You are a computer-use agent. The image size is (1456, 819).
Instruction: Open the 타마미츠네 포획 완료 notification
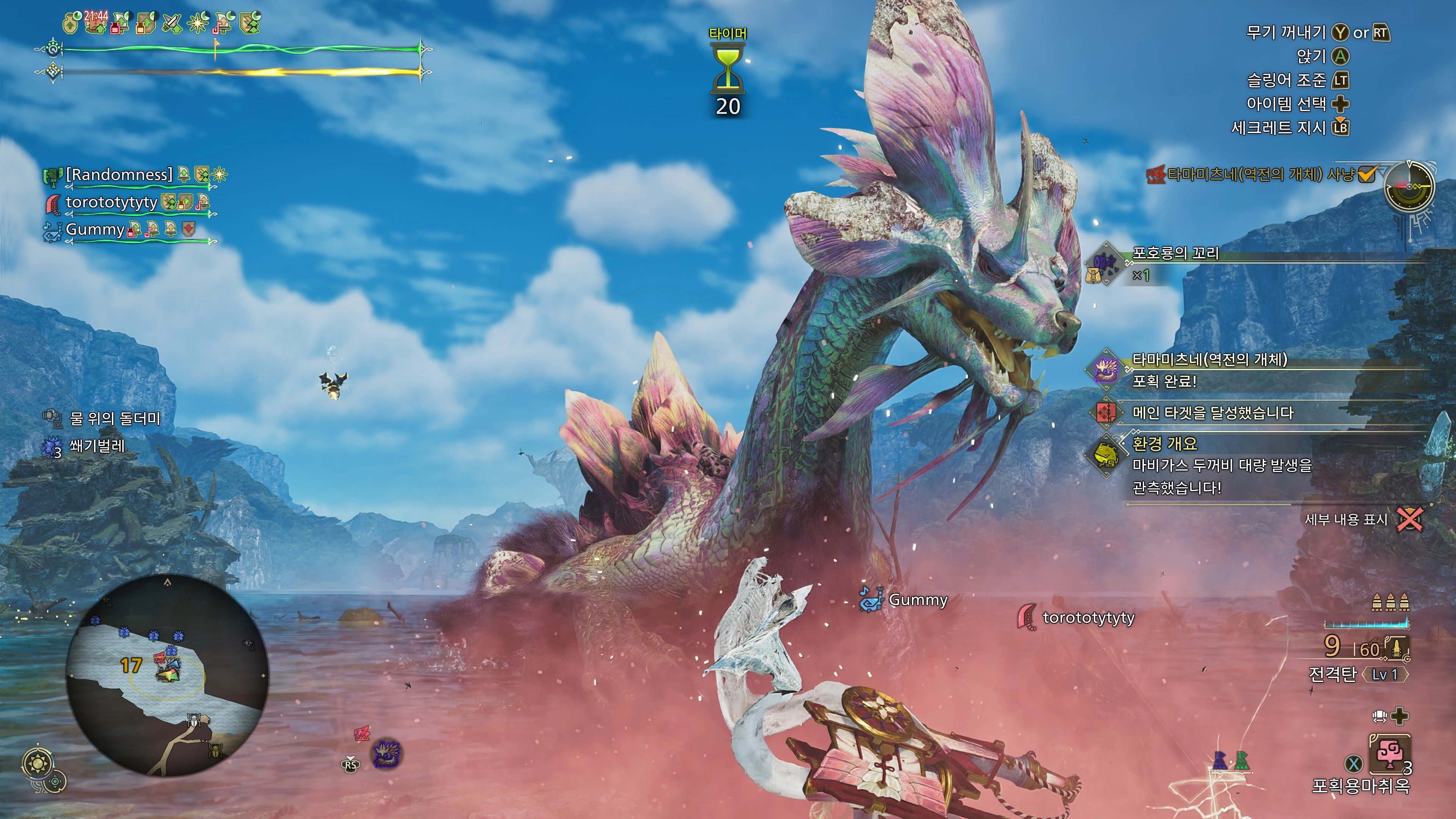tap(1210, 370)
